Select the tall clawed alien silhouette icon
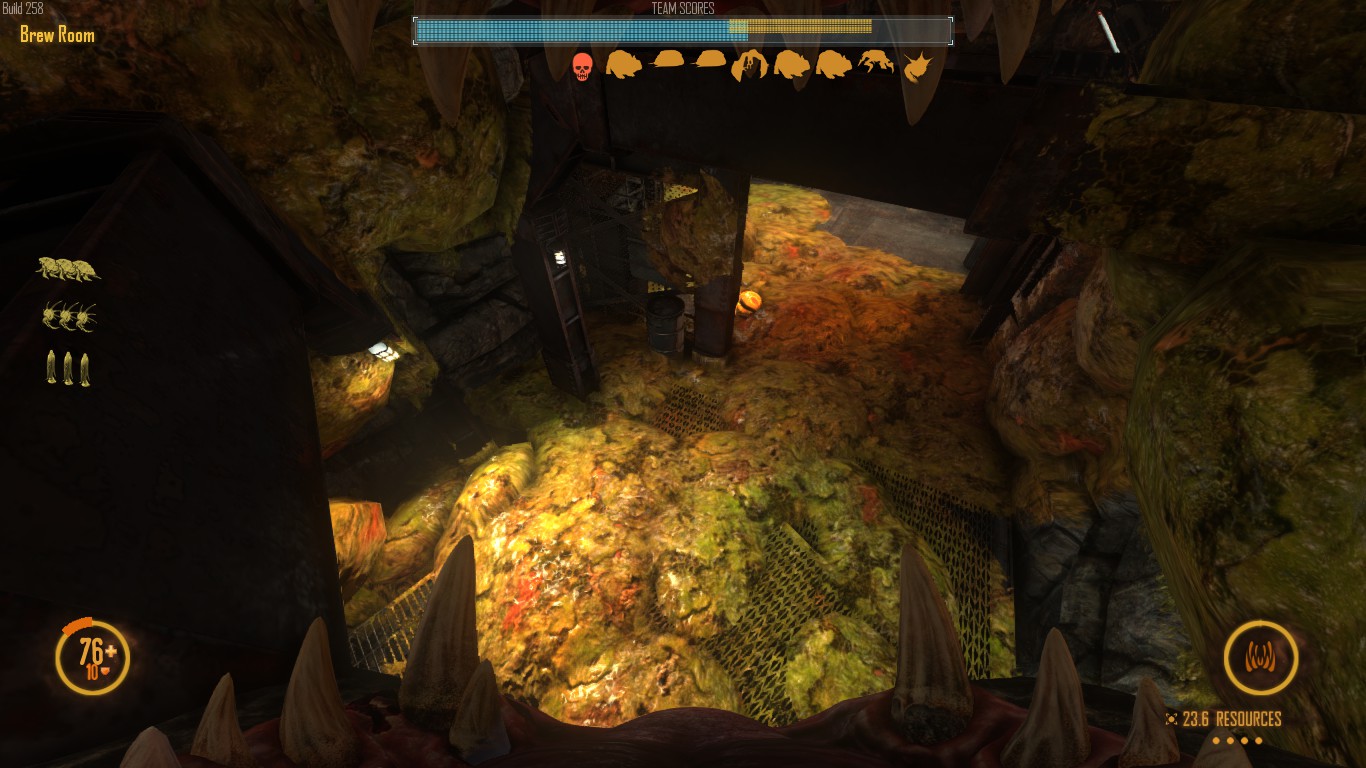The image size is (1366, 768). tap(749, 66)
